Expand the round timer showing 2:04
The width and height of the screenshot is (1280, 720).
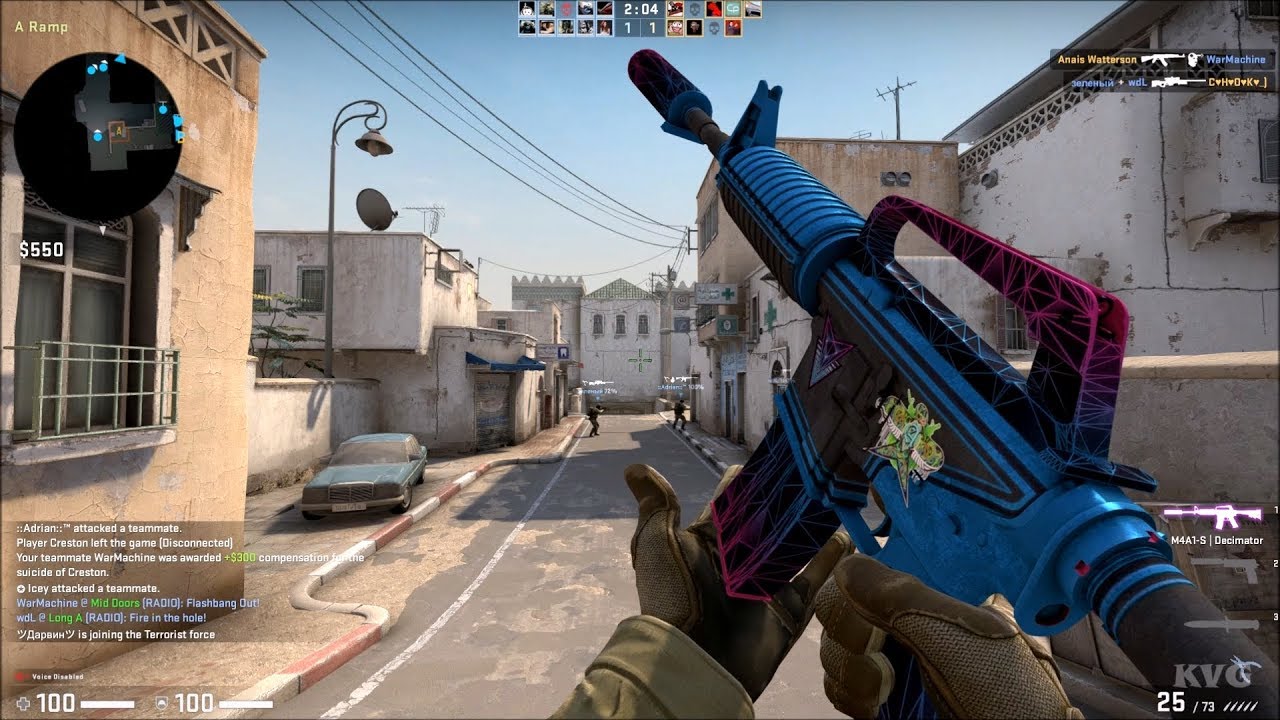click(640, 10)
